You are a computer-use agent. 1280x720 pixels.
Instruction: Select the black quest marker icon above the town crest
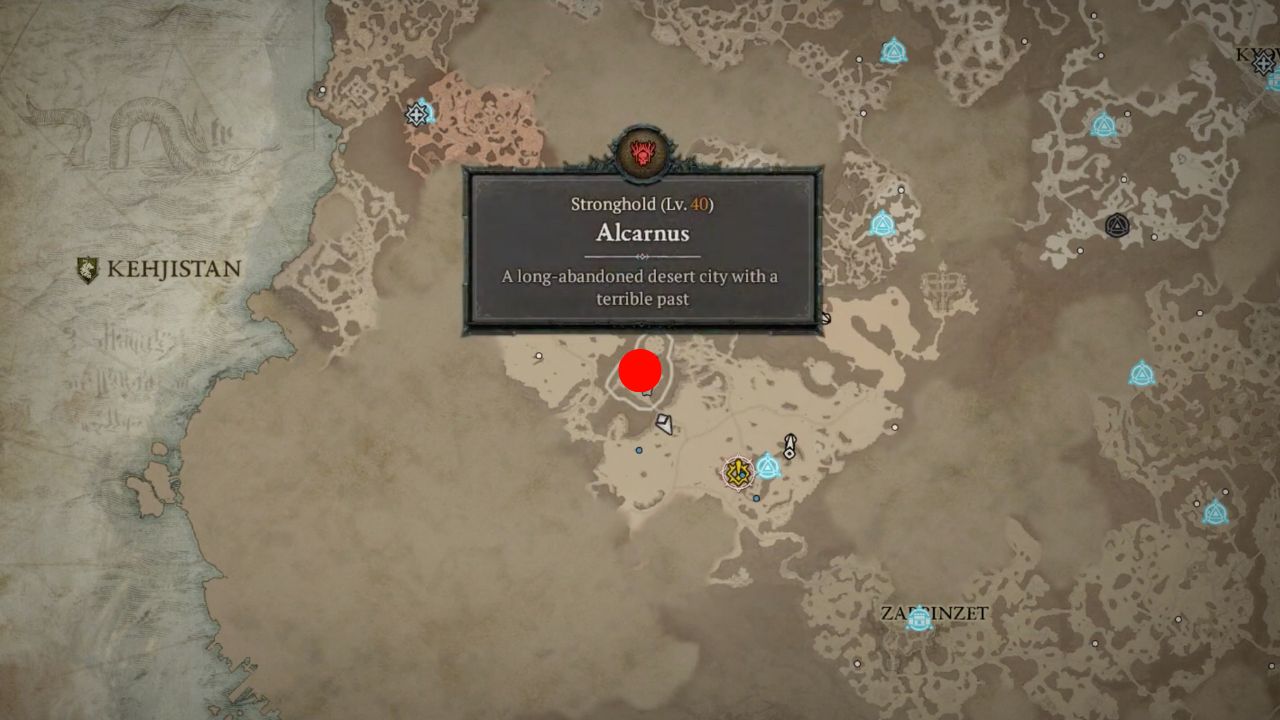(x=790, y=446)
